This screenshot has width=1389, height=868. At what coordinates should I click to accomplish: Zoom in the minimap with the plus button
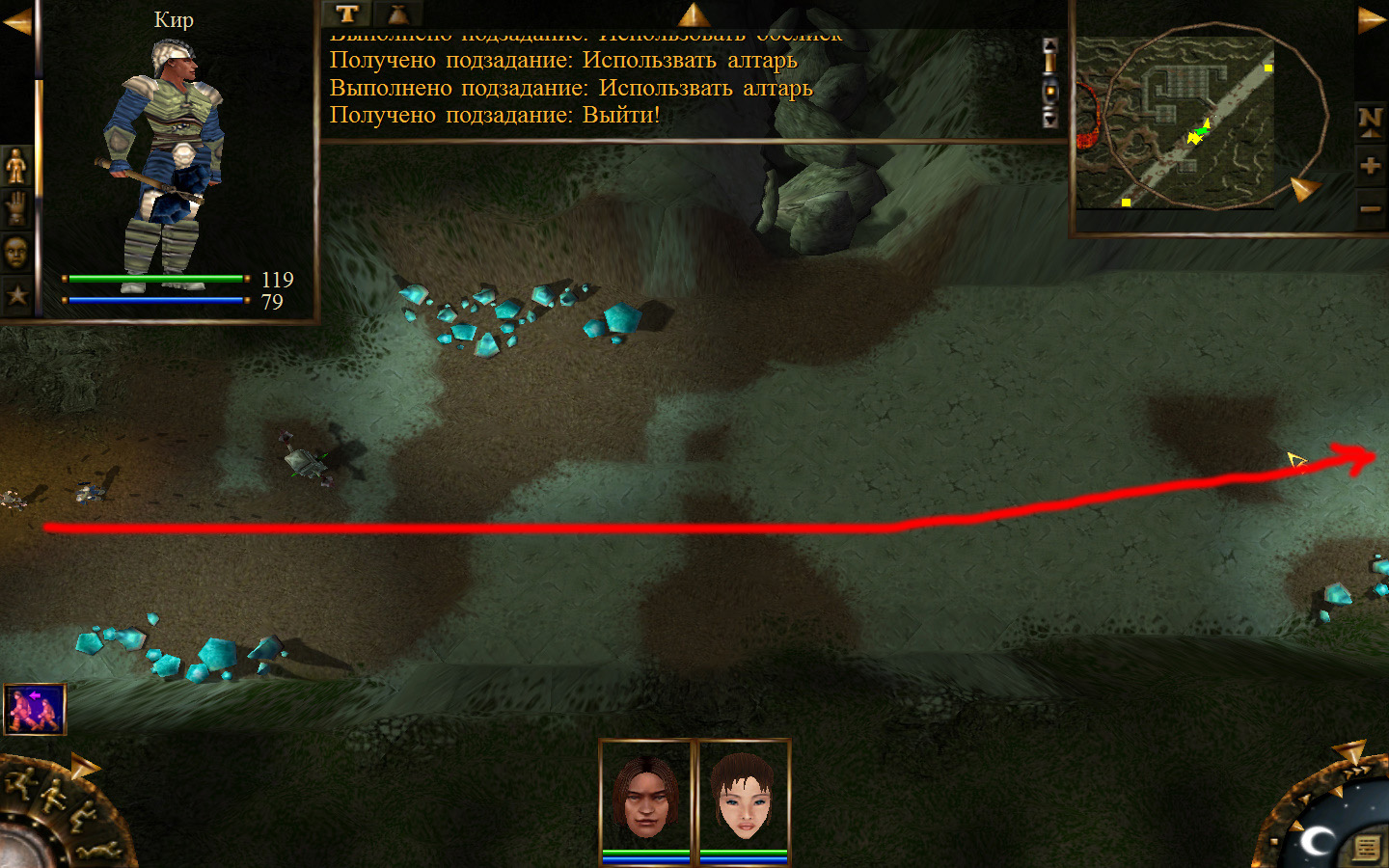click(x=1370, y=167)
